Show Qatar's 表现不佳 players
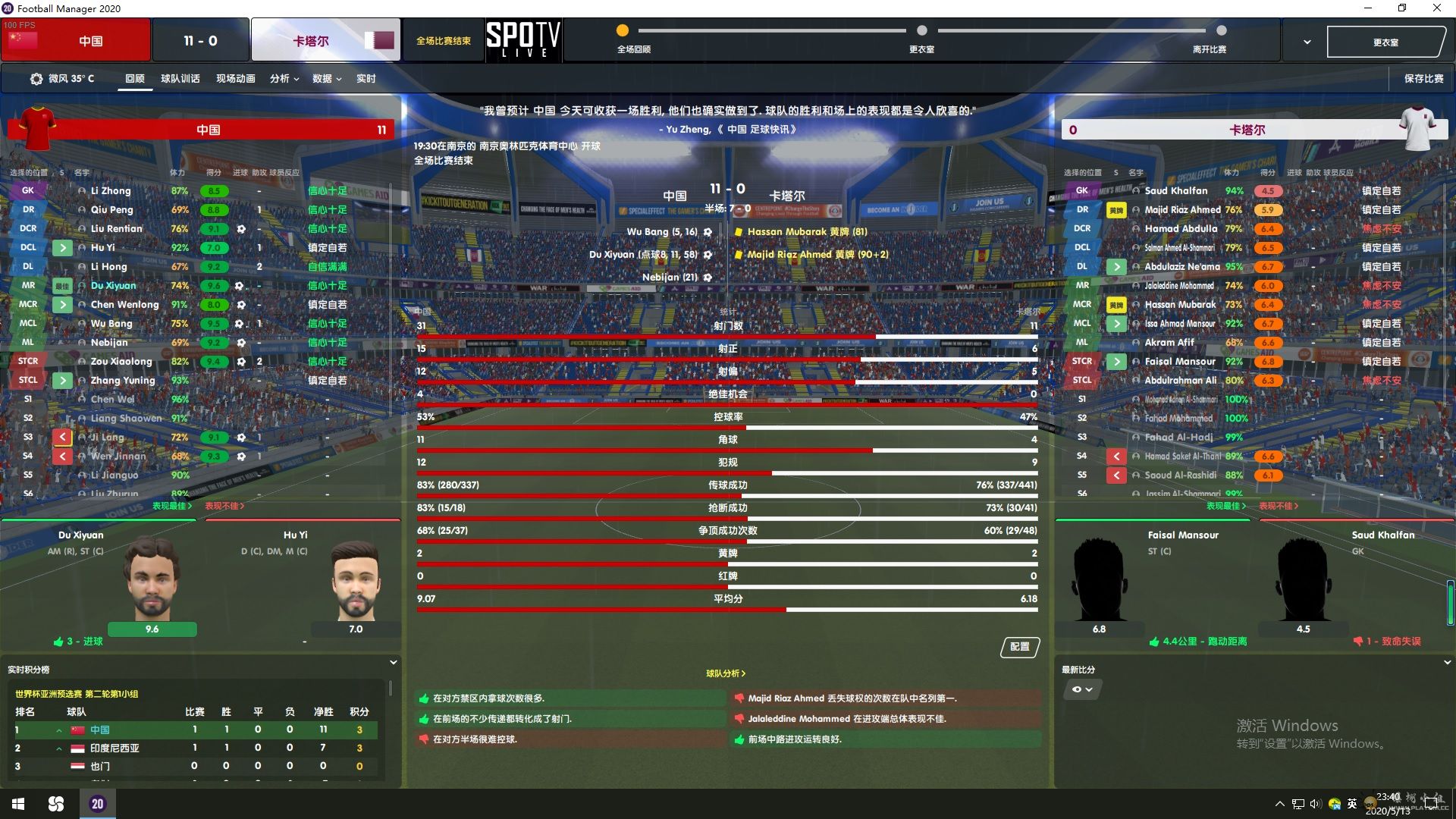The image size is (1456, 819). point(1279,506)
